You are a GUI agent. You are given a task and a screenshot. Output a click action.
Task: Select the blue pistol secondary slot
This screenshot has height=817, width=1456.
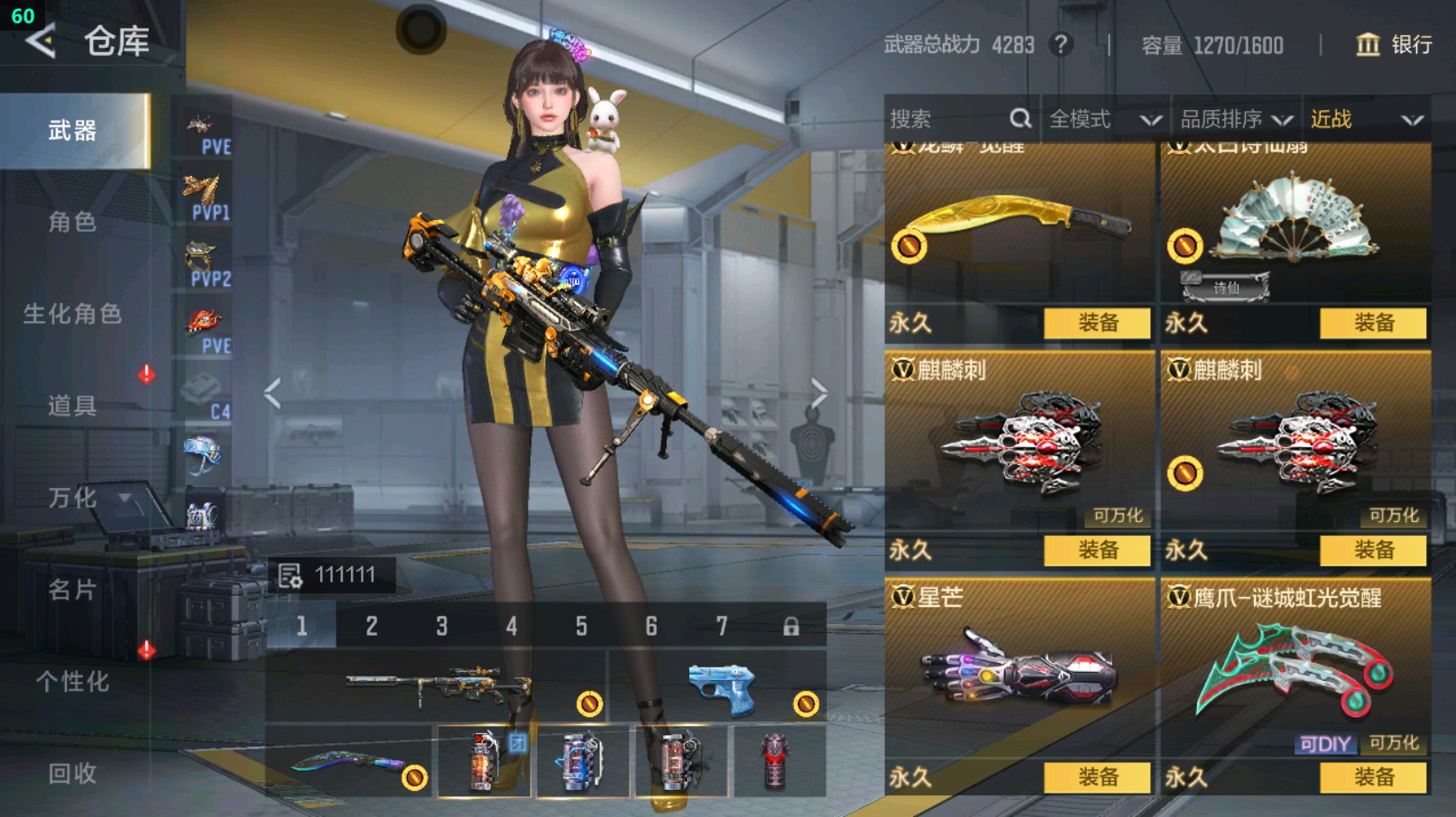(718, 689)
